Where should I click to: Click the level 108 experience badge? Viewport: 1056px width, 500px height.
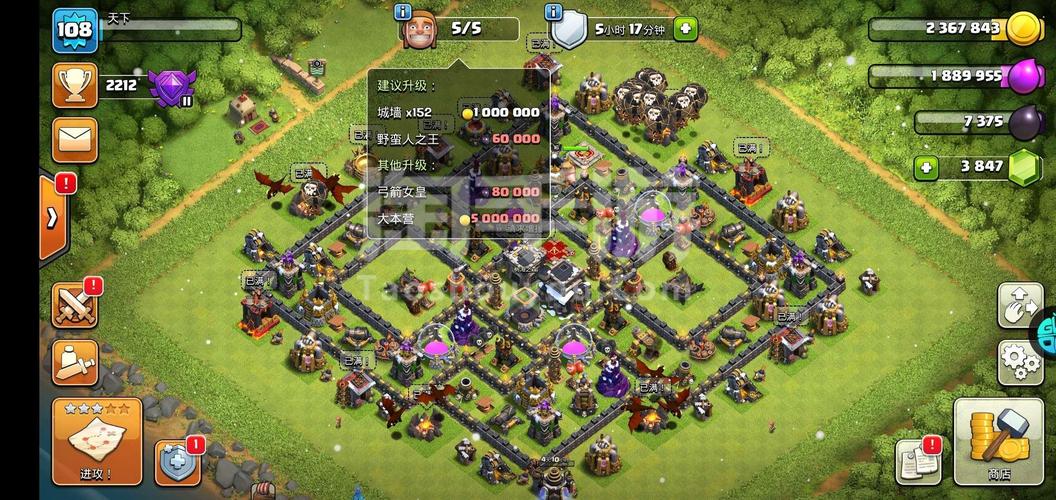75,29
